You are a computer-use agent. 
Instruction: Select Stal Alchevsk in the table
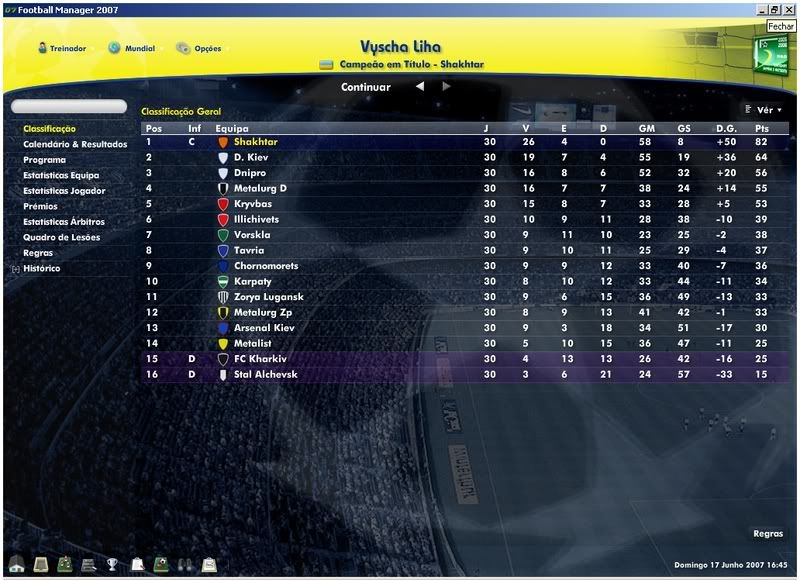[265, 375]
